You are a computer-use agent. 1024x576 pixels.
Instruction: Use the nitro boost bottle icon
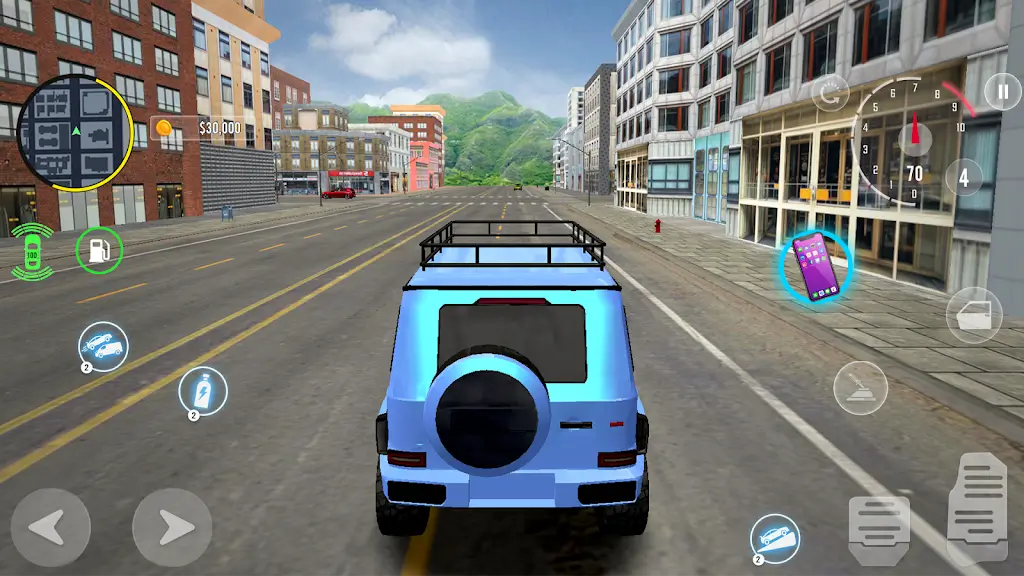[x=203, y=390]
